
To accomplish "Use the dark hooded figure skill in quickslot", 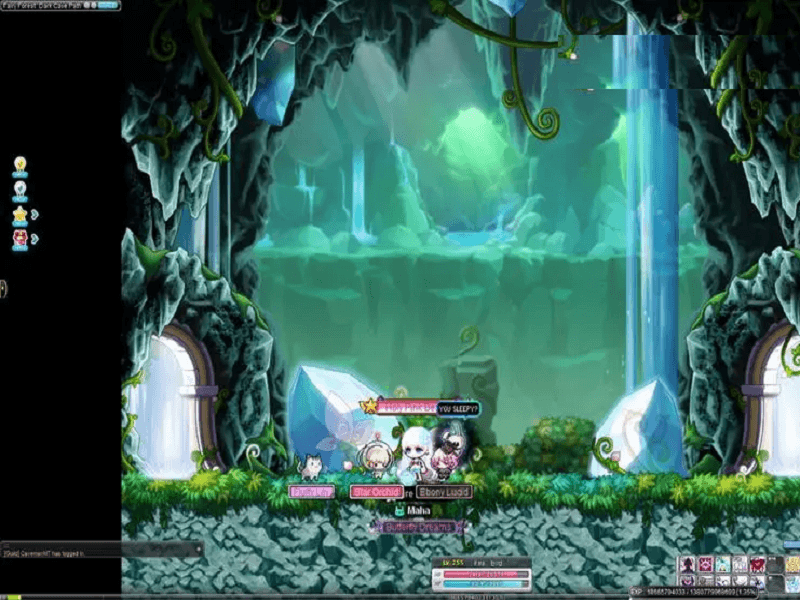I will 688,565.
